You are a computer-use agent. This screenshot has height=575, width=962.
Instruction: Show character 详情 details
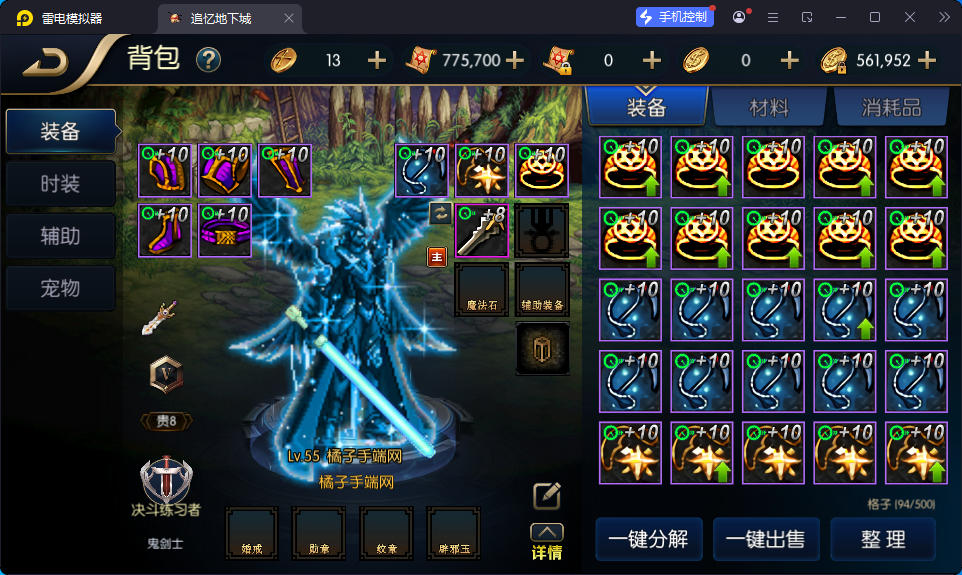point(546,543)
